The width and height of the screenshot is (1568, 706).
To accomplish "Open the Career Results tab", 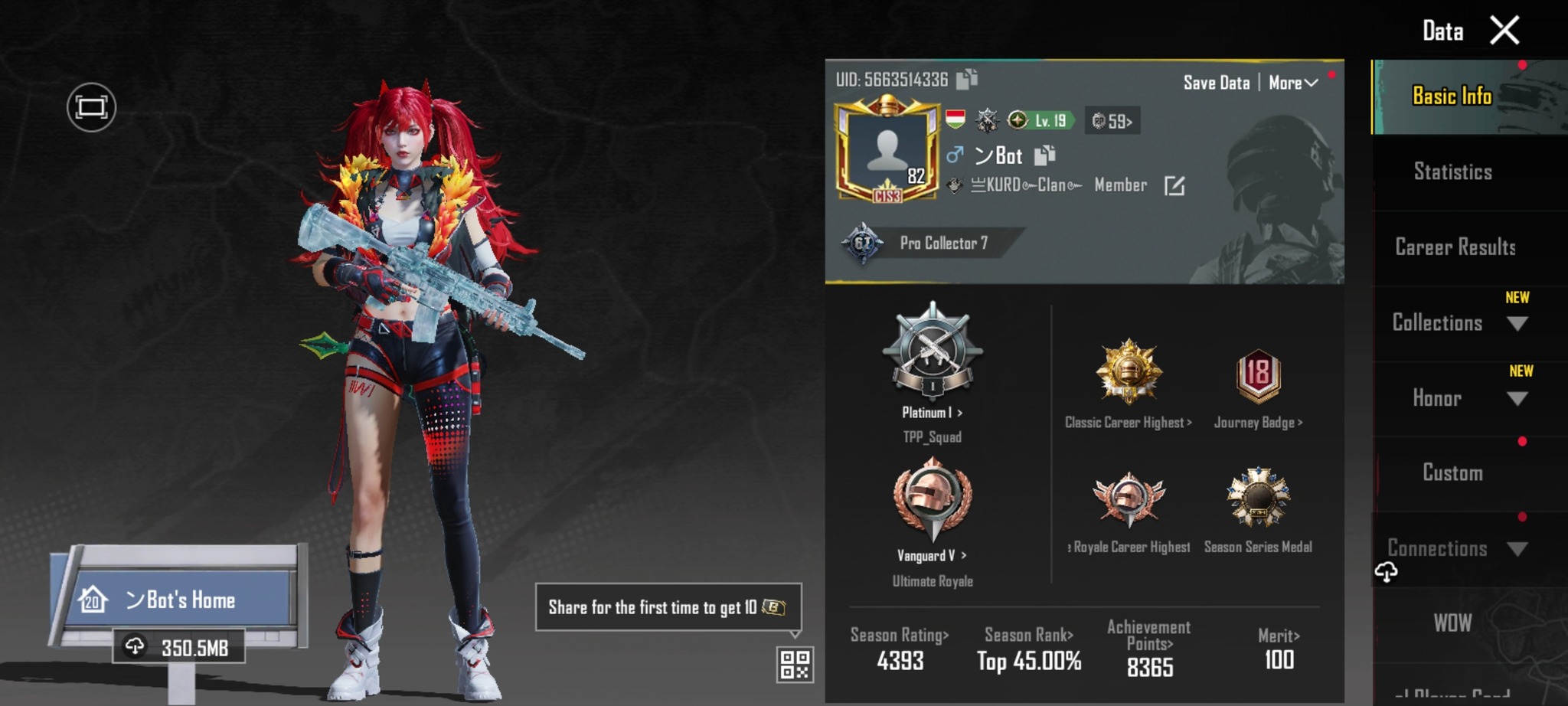I will (1455, 247).
